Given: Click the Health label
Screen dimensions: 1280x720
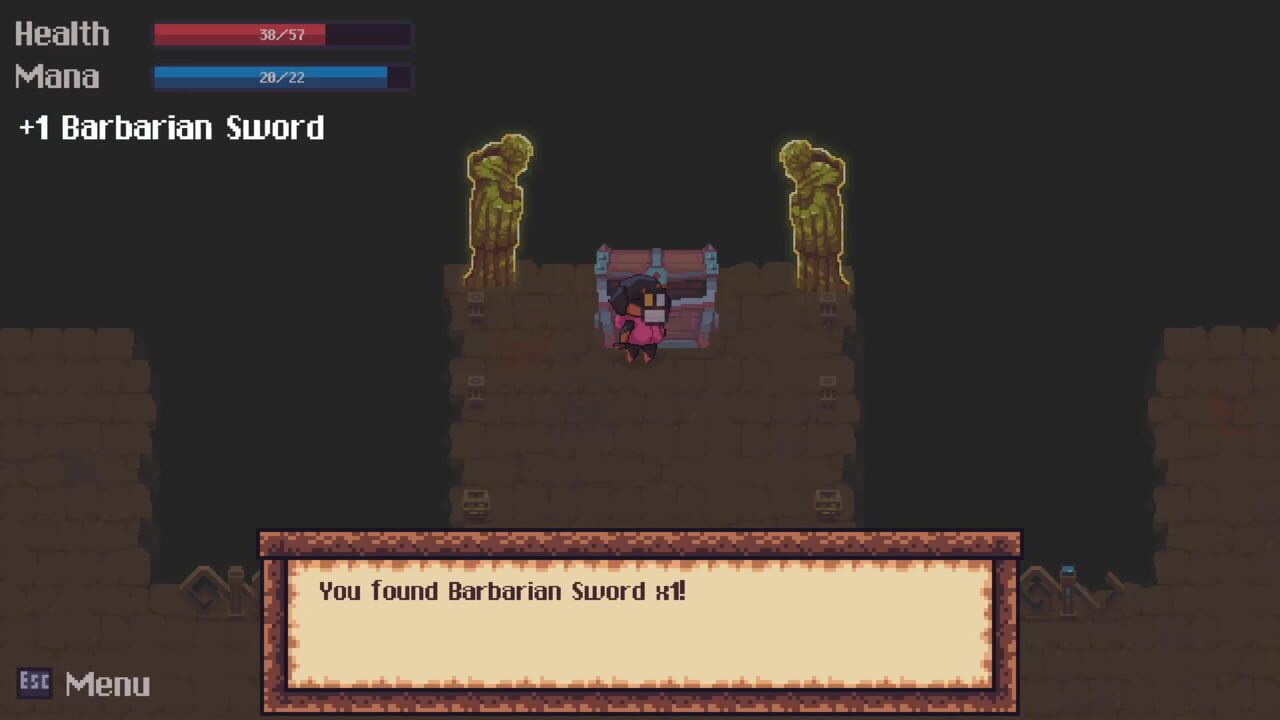Looking at the screenshot, I should [x=62, y=34].
